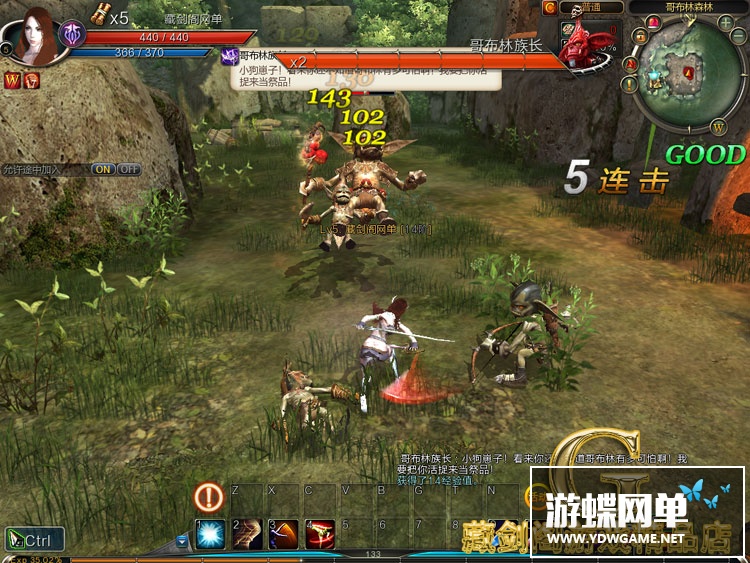Open the W button below the minimap
Image resolution: width=750 pixels, height=563 pixels.
(718, 126)
